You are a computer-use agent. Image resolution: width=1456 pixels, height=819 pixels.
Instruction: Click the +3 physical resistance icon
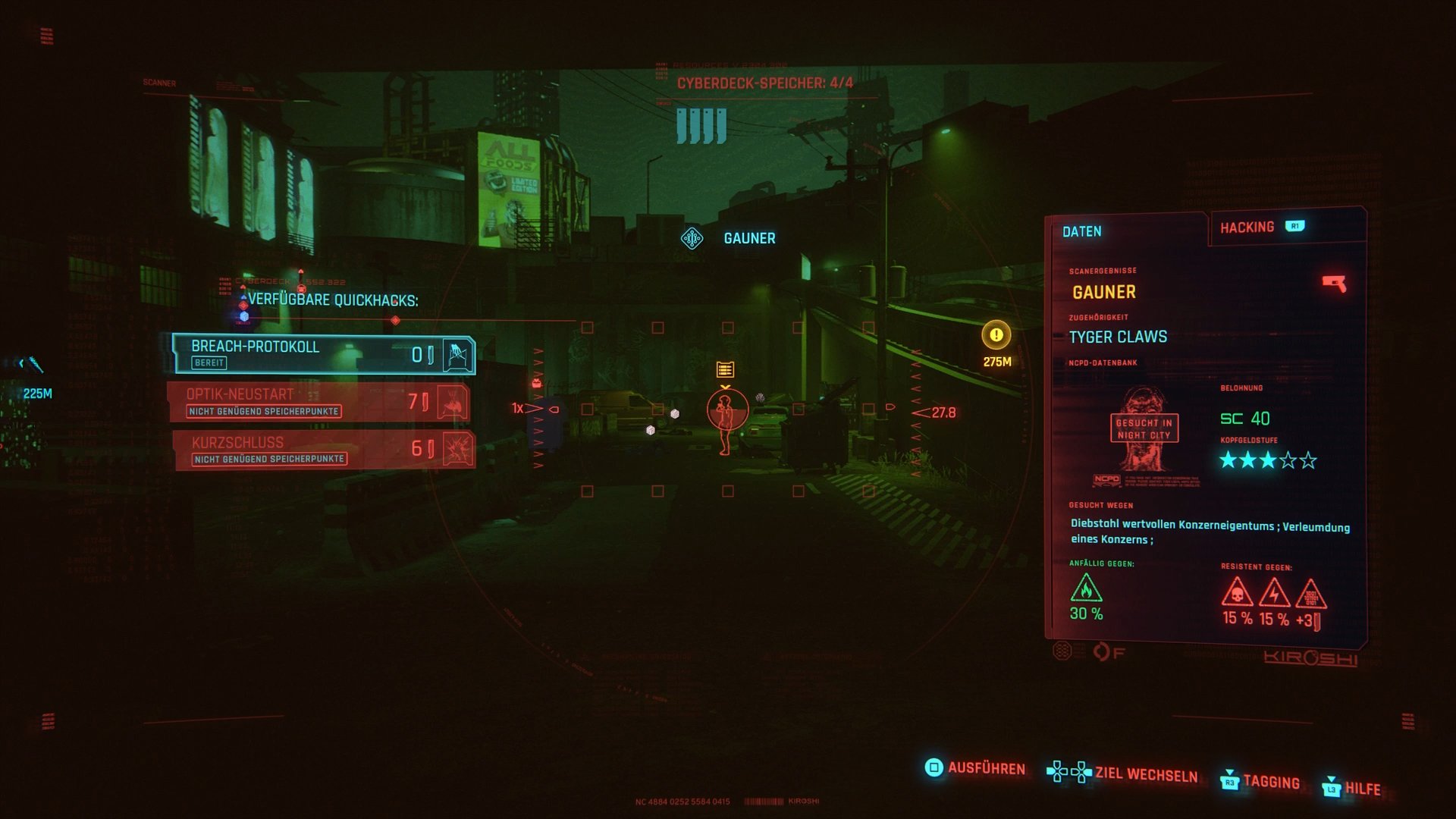tap(1313, 596)
